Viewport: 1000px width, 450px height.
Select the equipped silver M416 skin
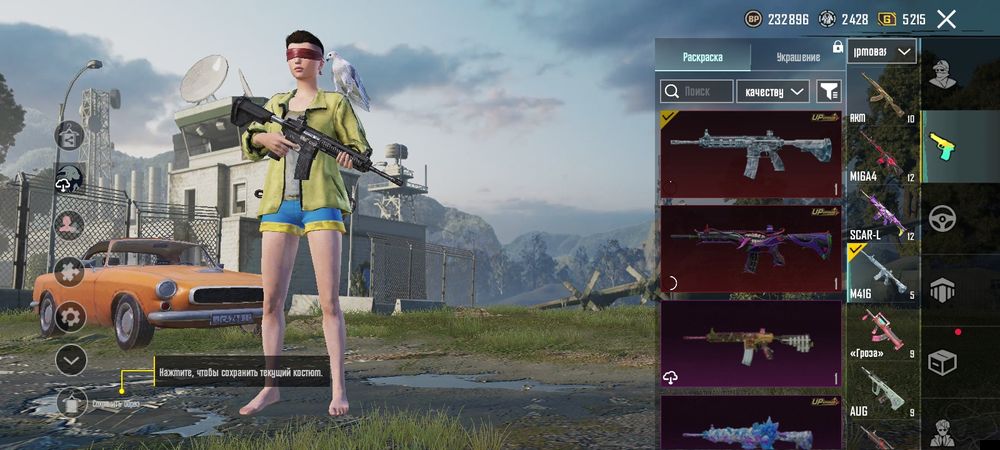(750, 155)
